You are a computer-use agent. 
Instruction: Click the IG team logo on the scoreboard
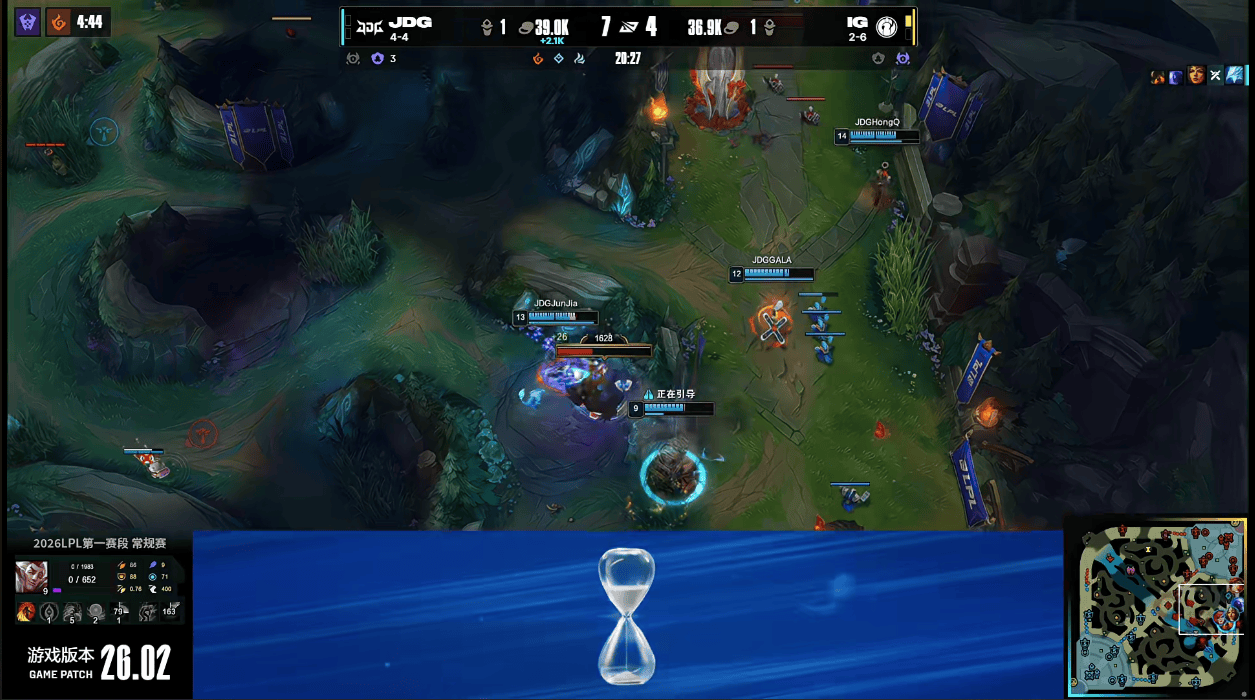point(886,27)
